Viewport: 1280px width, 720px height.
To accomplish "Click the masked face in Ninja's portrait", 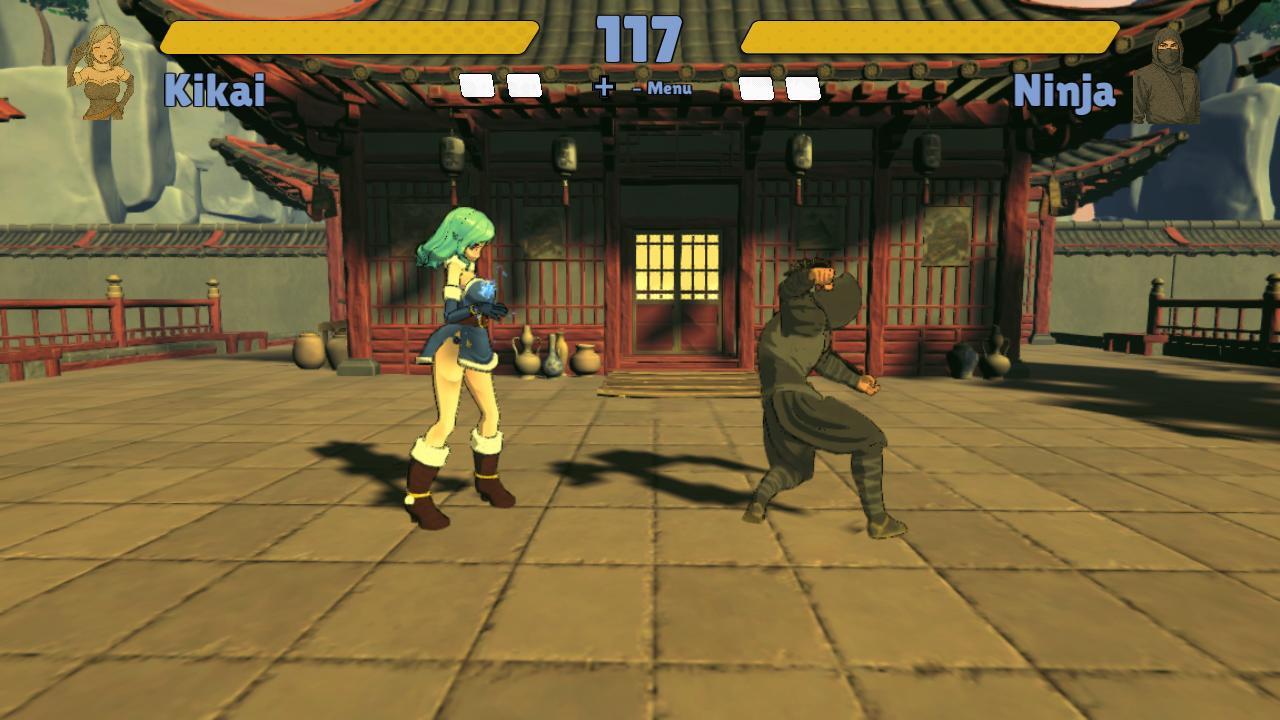I will [1168, 50].
